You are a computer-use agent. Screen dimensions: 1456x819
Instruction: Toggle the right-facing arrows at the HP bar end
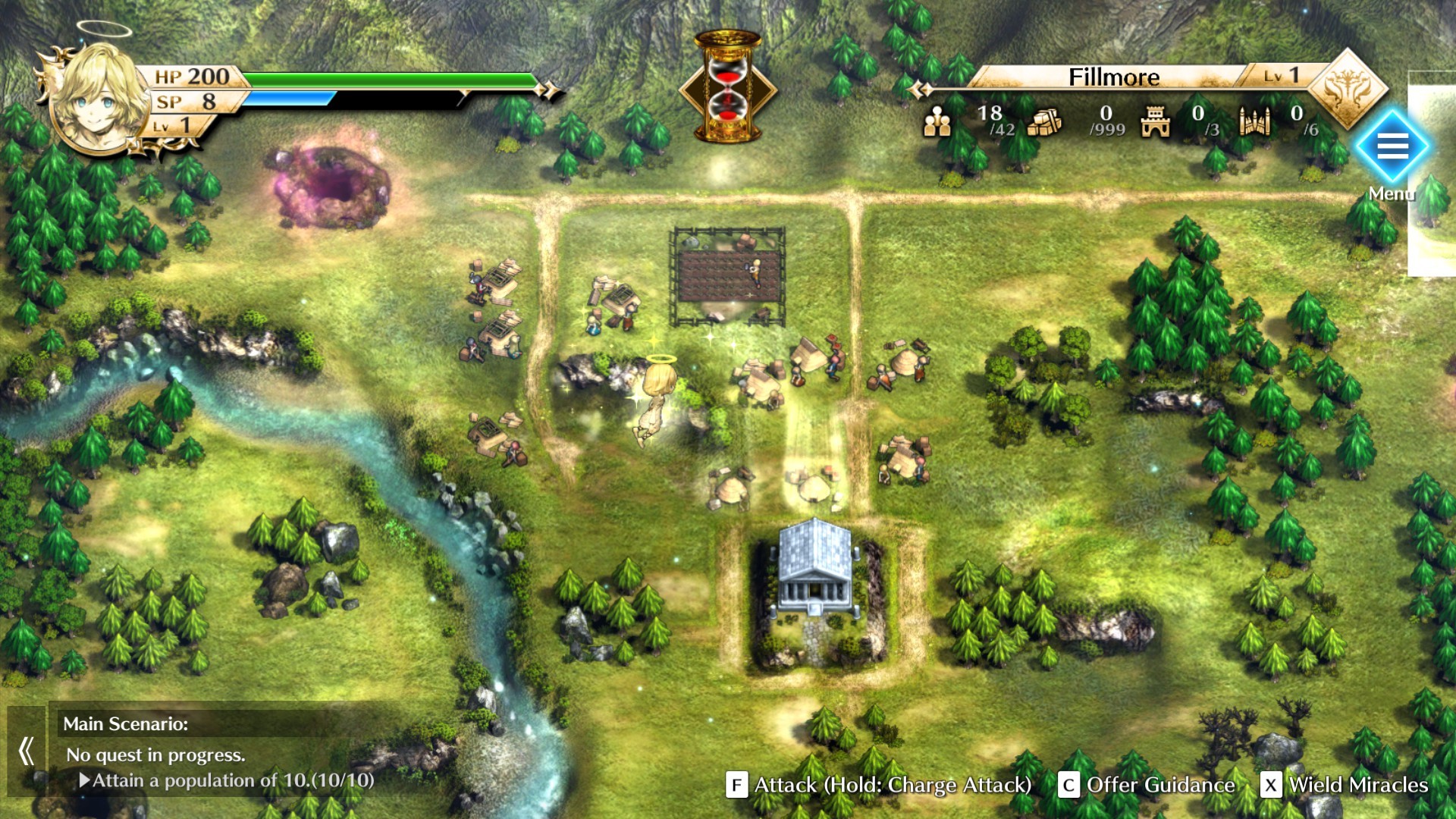click(x=548, y=89)
